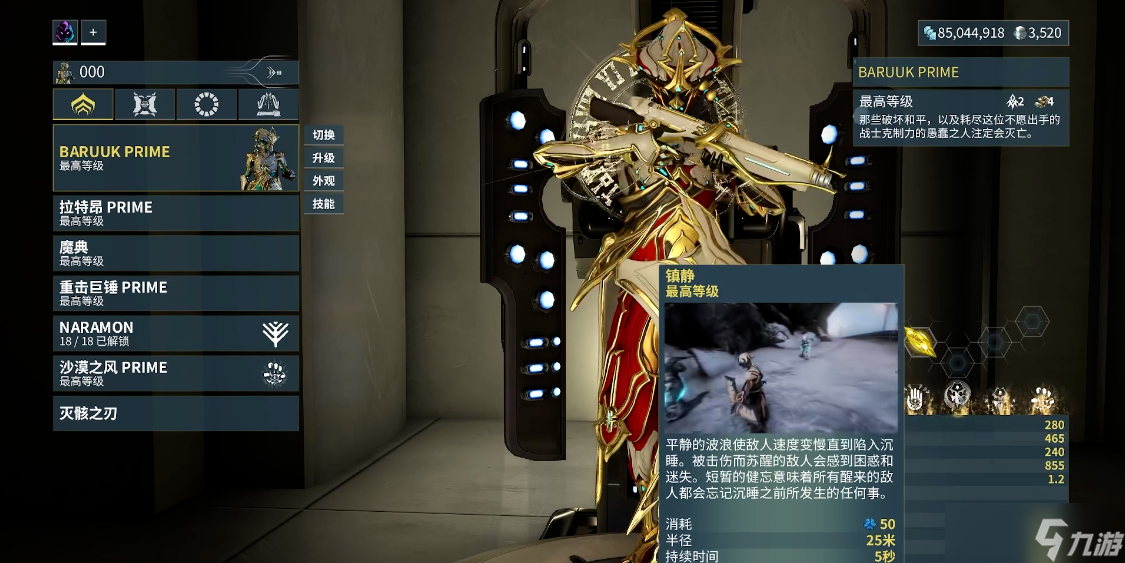Open the segmented ring category tab

pos(207,104)
